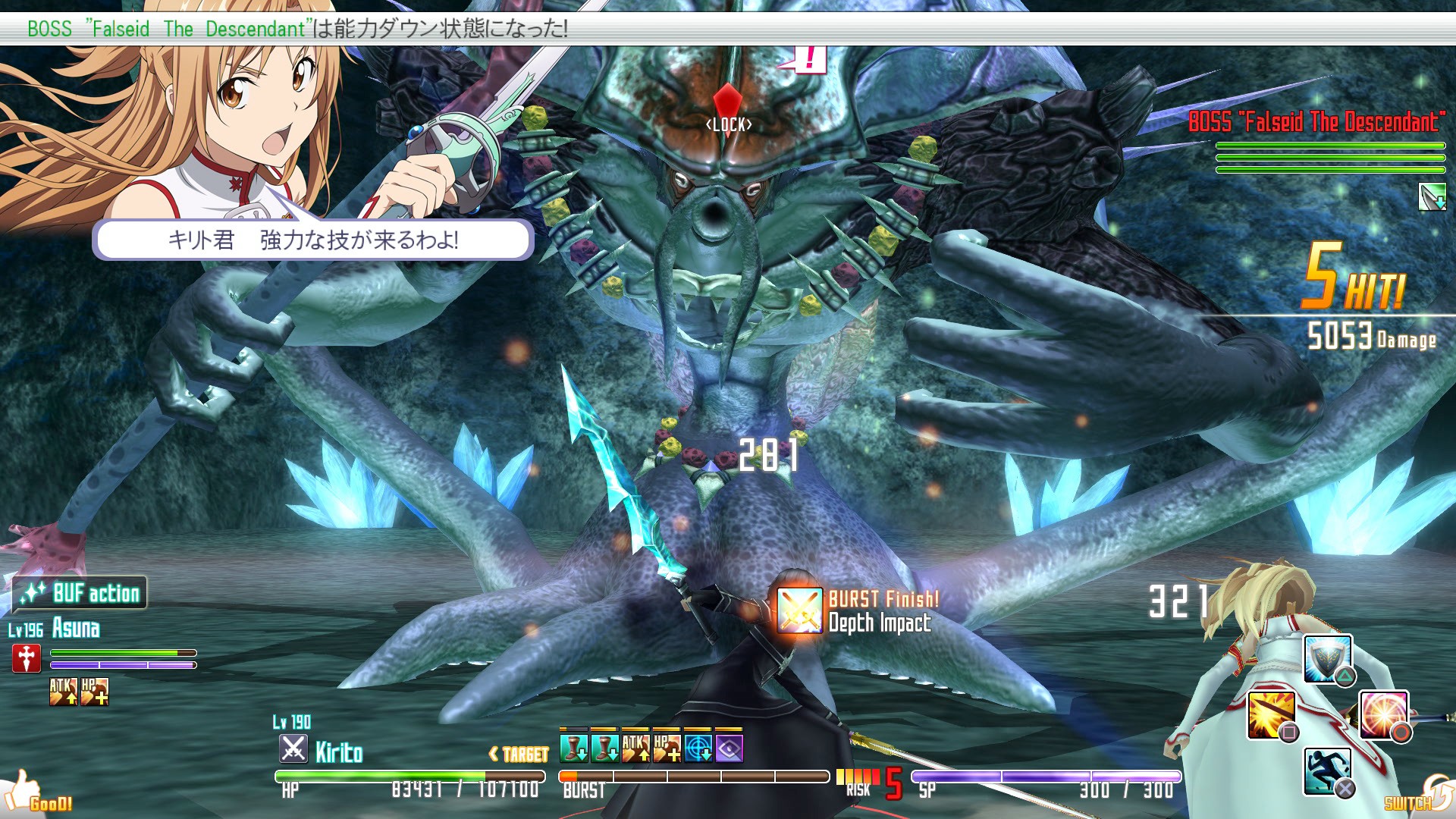Click the yellow TARGET indicator label
The image size is (1456, 819).
point(519,754)
